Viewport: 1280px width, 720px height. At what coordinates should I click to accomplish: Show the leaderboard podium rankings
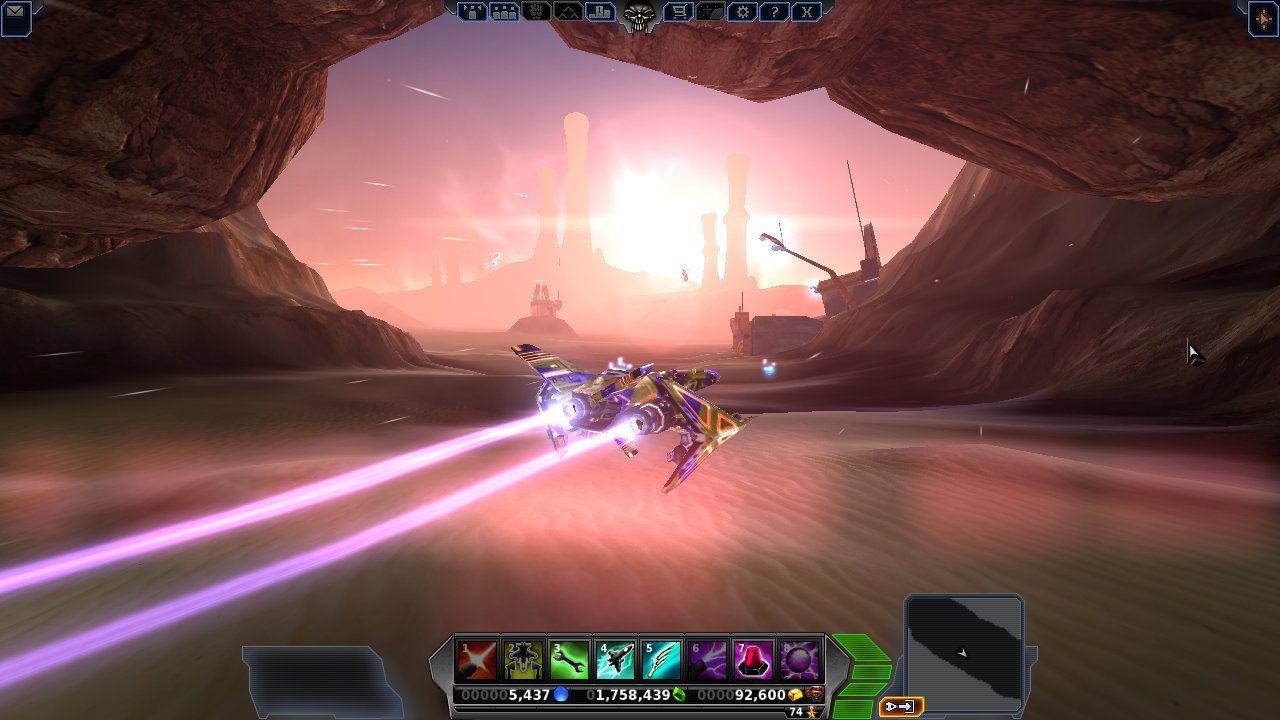click(600, 12)
